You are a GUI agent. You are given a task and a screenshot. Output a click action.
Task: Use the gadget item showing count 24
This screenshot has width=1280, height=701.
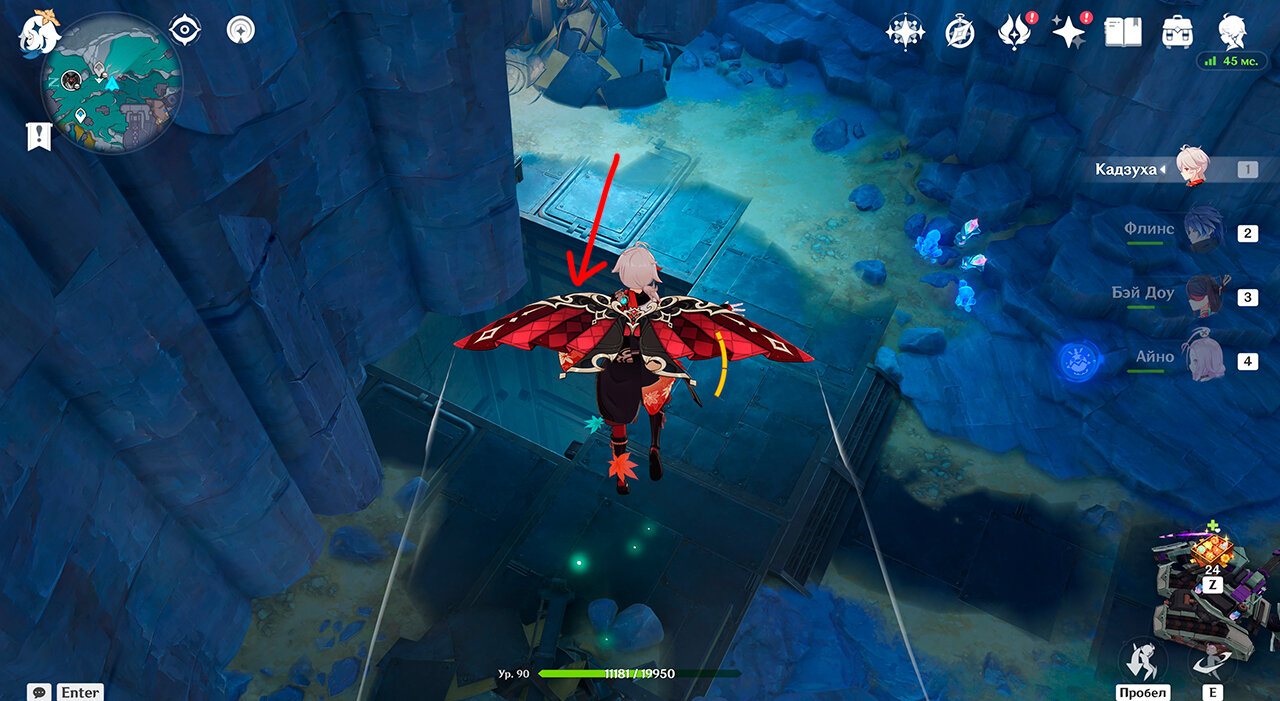coord(1212,550)
